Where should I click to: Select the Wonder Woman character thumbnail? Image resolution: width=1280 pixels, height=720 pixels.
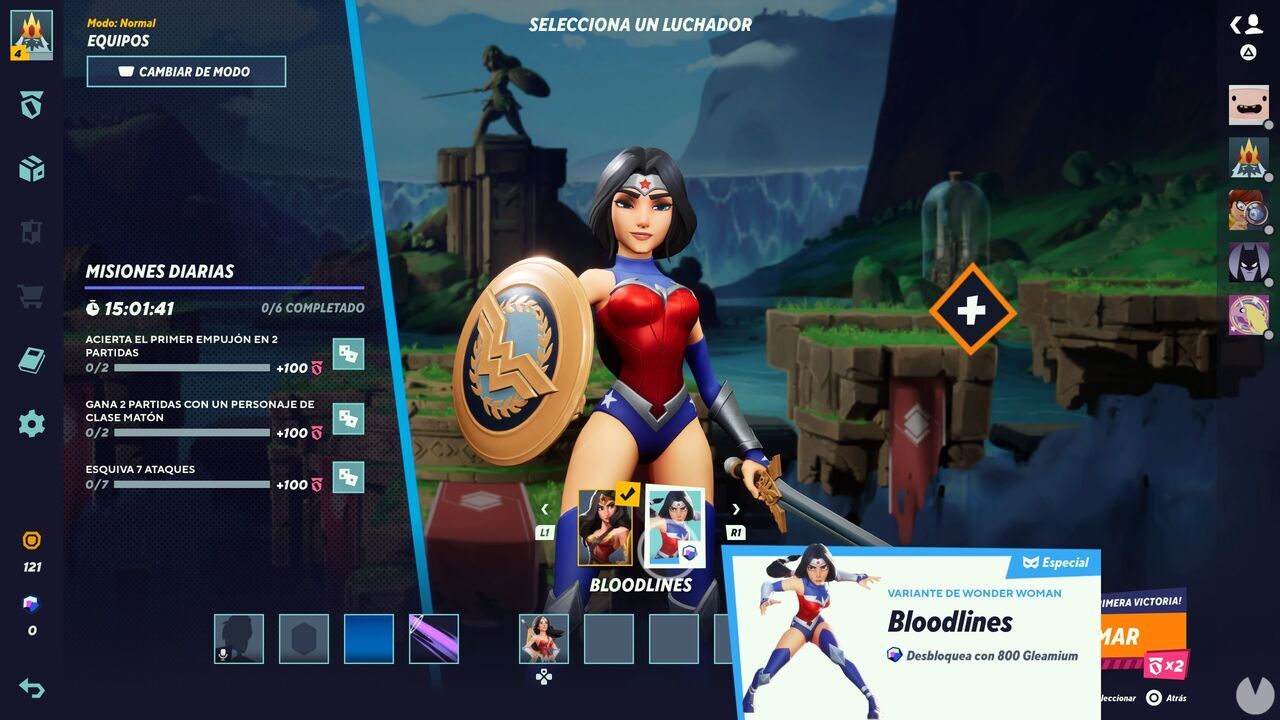click(x=545, y=637)
